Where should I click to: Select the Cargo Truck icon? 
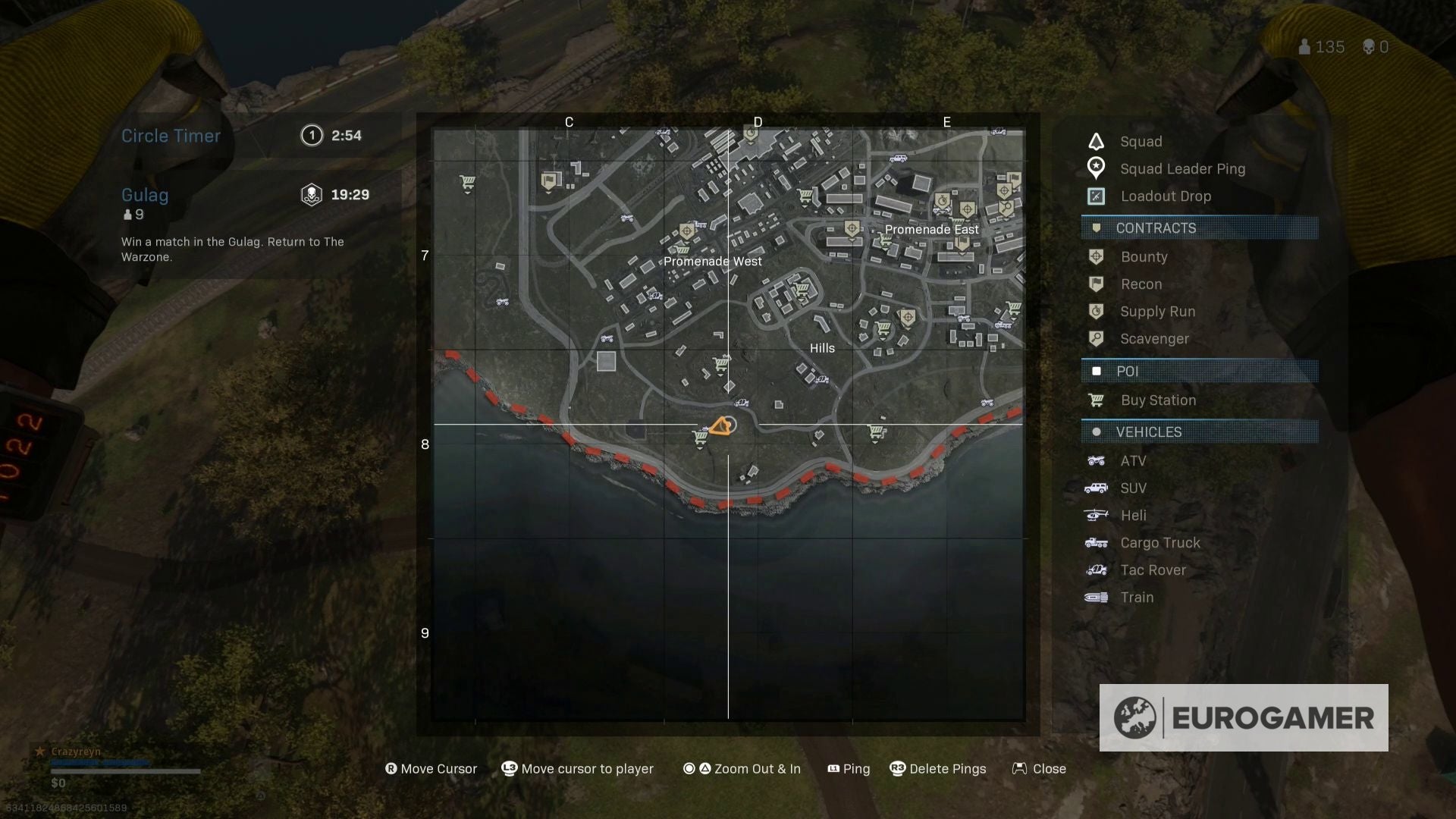pos(1097,542)
